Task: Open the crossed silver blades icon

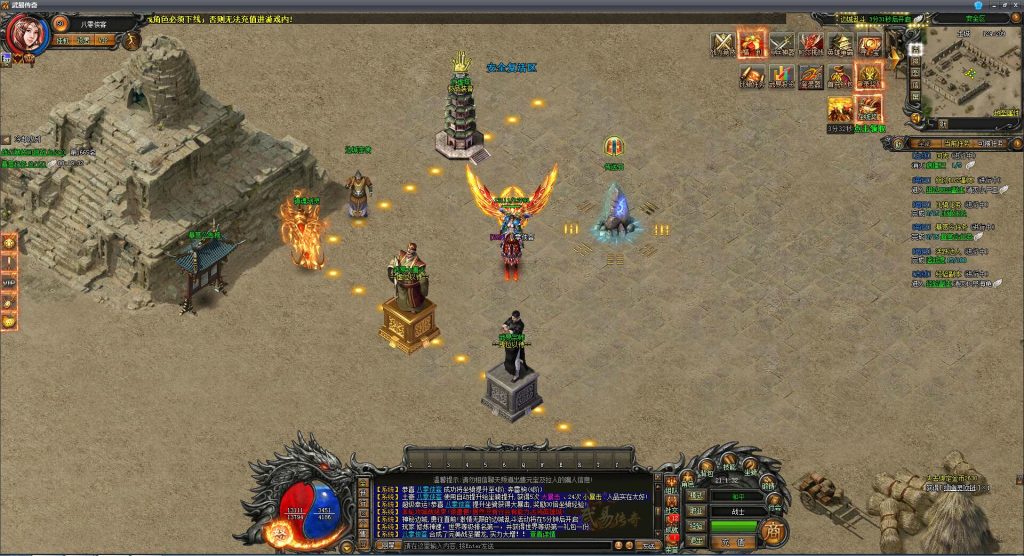Action: click(x=782, y=44)
